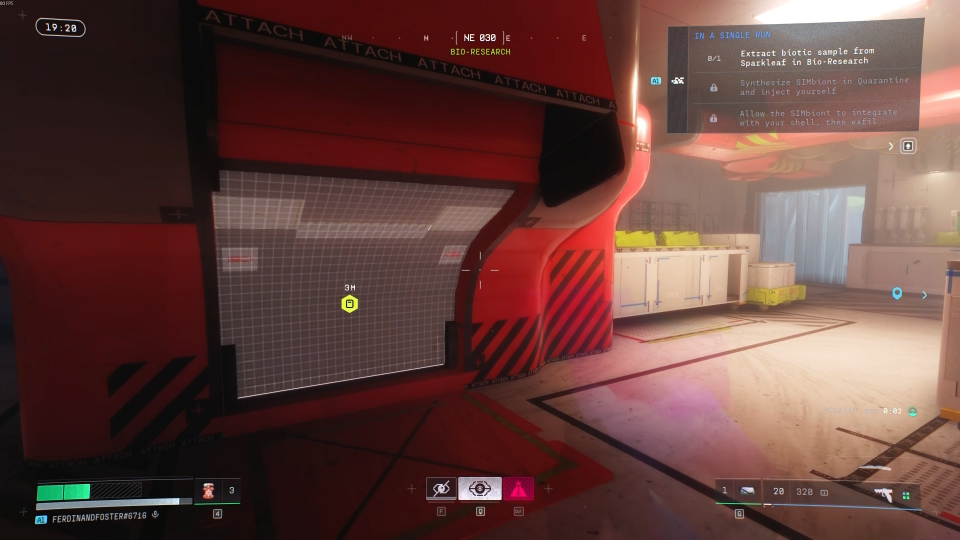960x540 pixels.
Task: Click the NE 030 compass heading
Action: click(480, 38)
